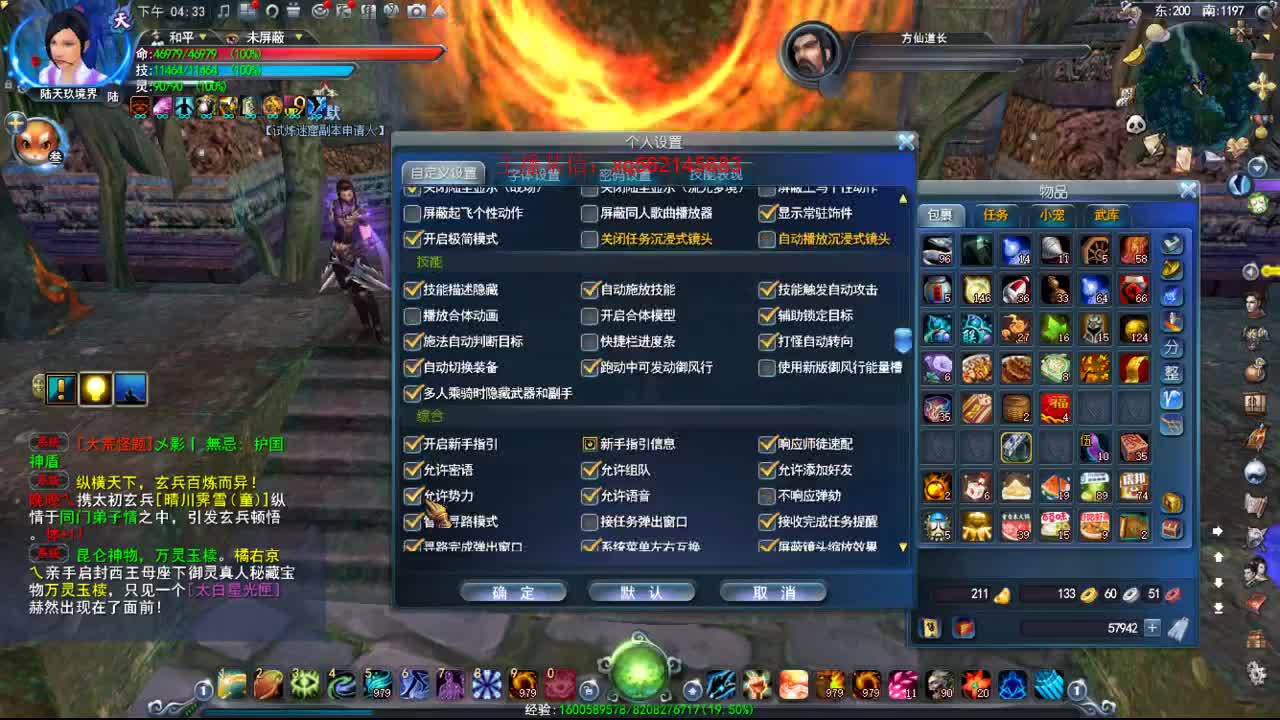1280x720 pixels.
Task: Click the 整 sort inventory icon
Action: pyautogui.click(x=1172, y=375)
